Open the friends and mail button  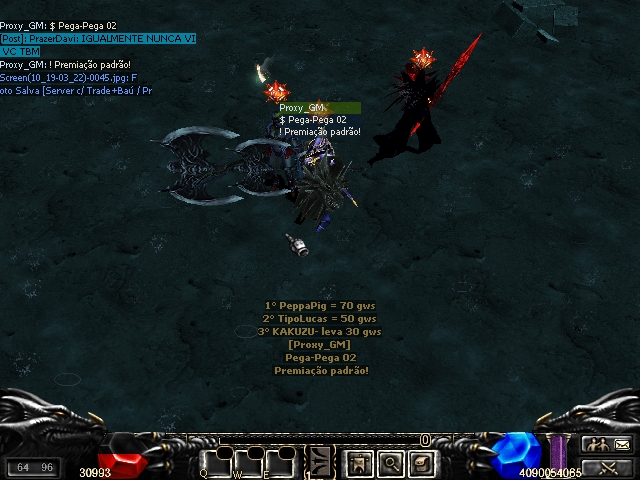pos(608,445)
